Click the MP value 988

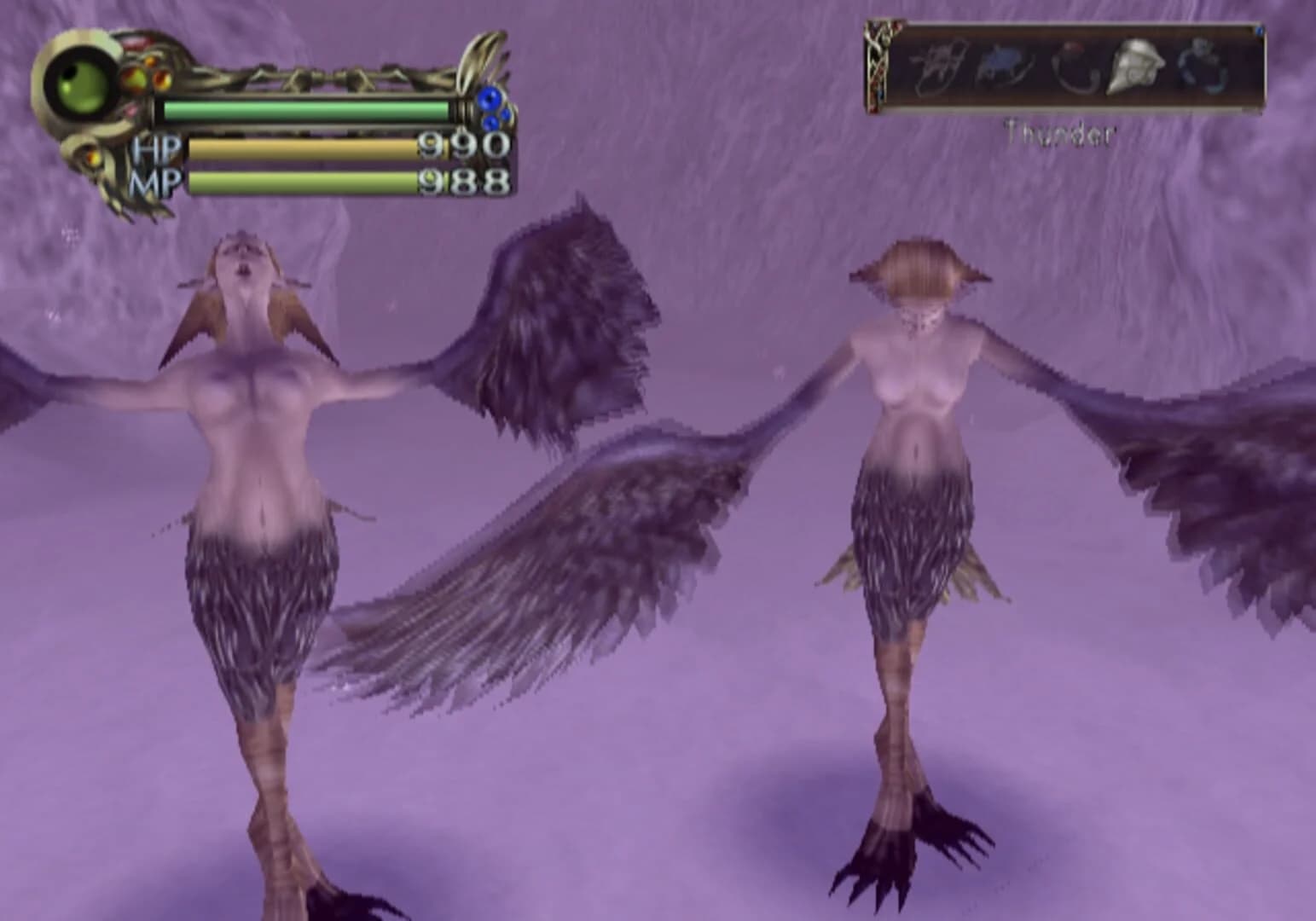[465, 182]
